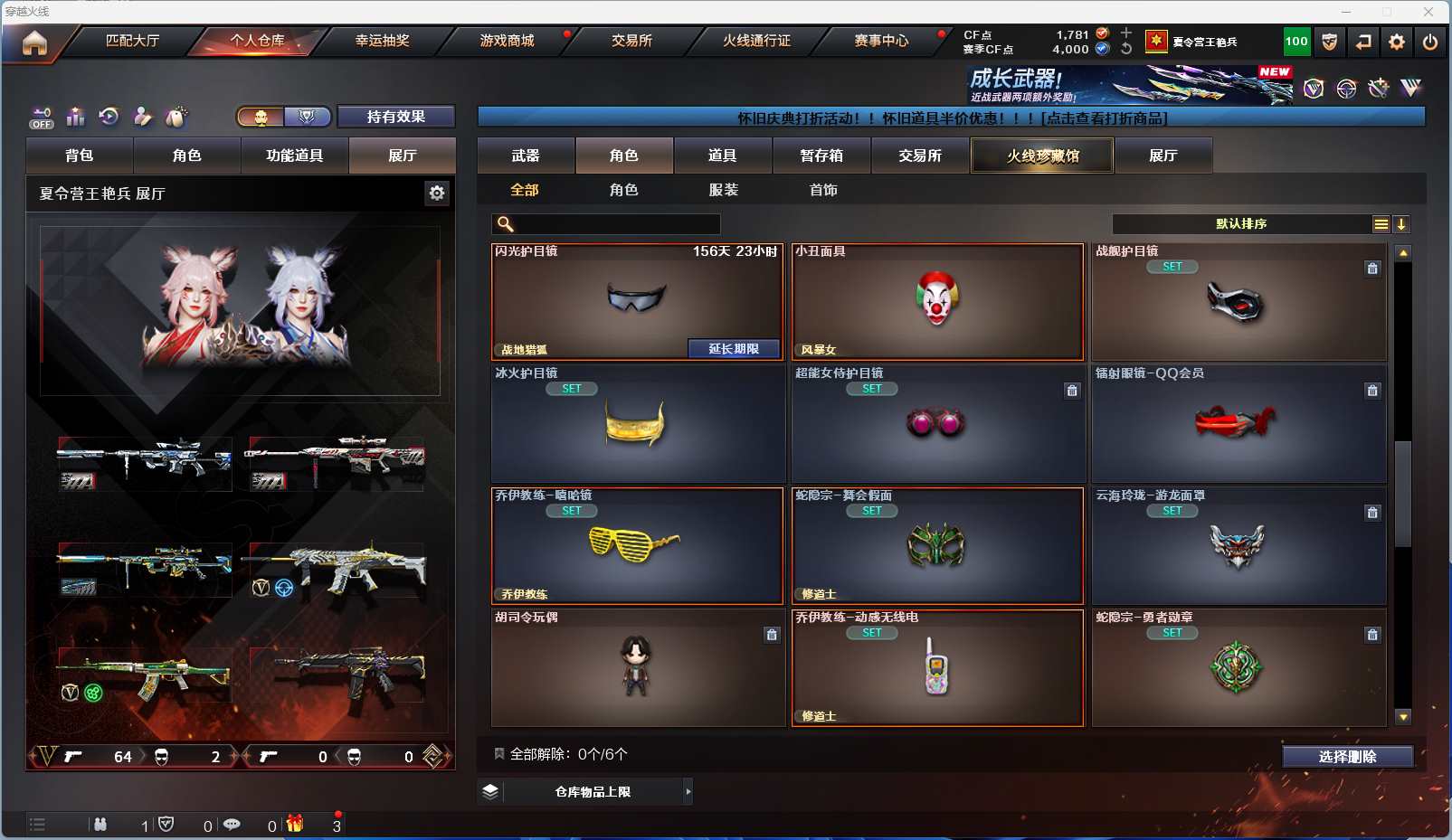Switch to the 功能道具 tab

(x=294, y=156)
